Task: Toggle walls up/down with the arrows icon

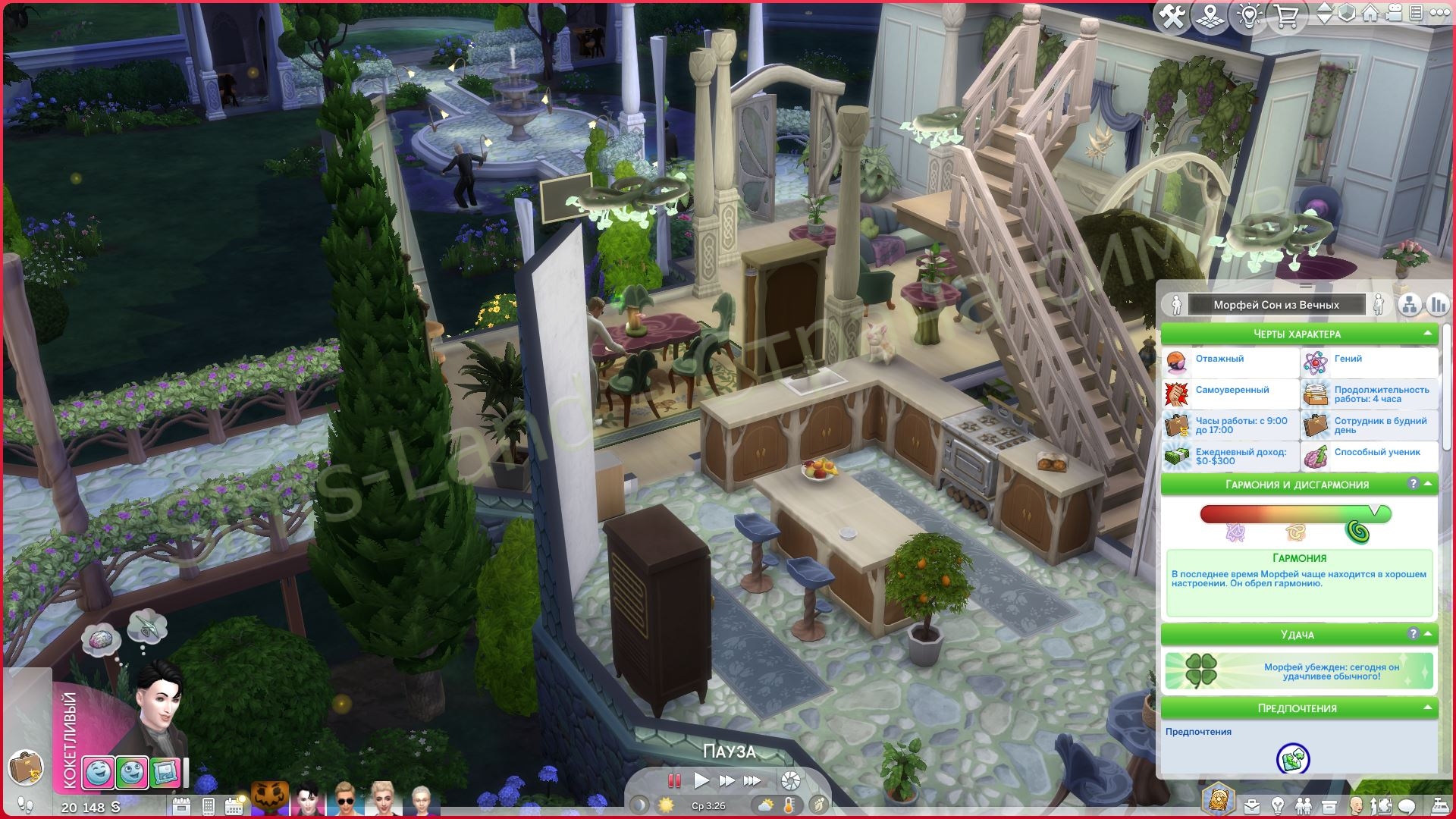Action: click(x=1325, y=15)
